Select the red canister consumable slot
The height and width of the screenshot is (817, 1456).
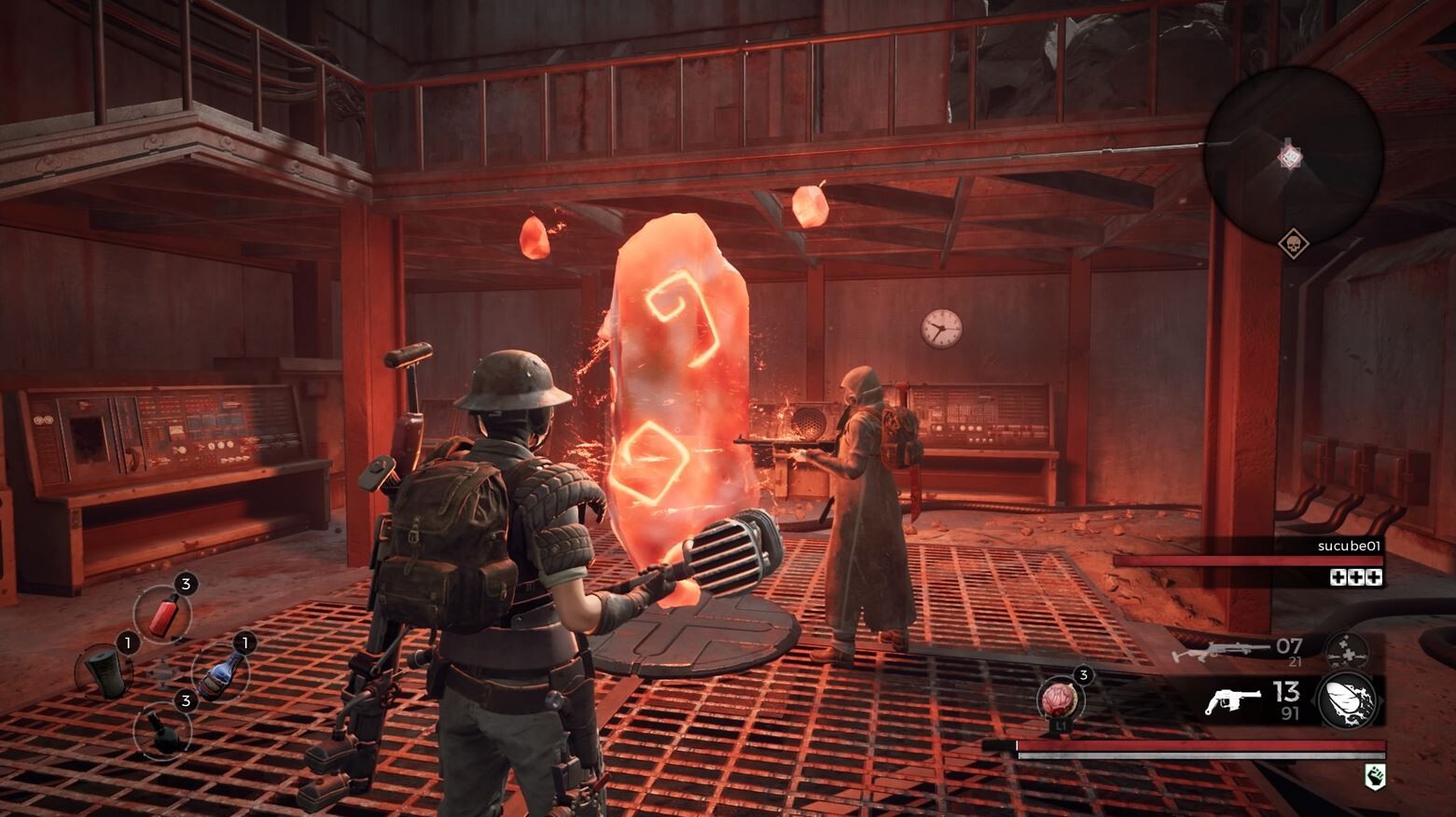(162, 612)
